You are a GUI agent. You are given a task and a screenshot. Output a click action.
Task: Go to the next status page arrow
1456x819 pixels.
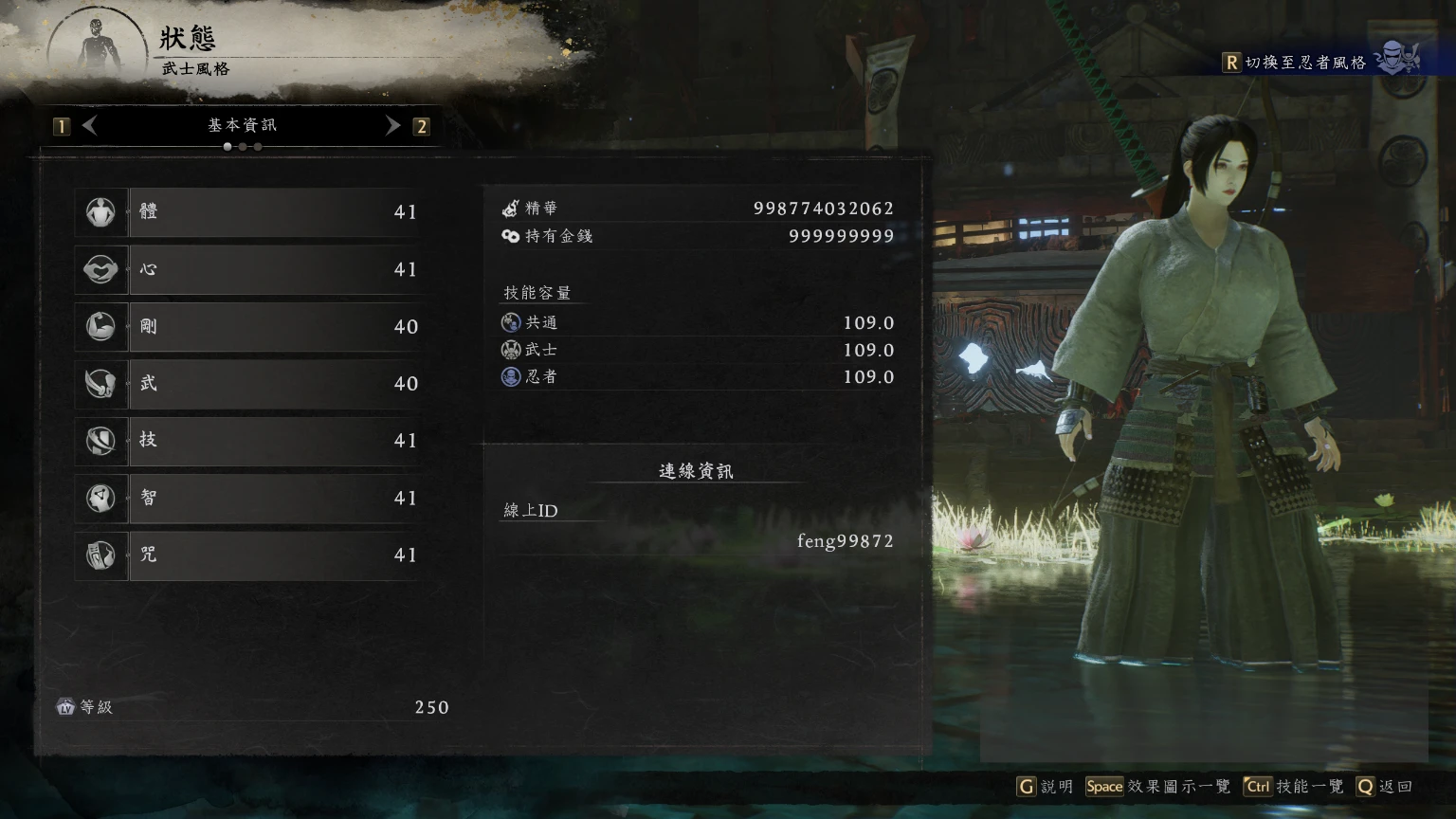click(x=392, y=125)
